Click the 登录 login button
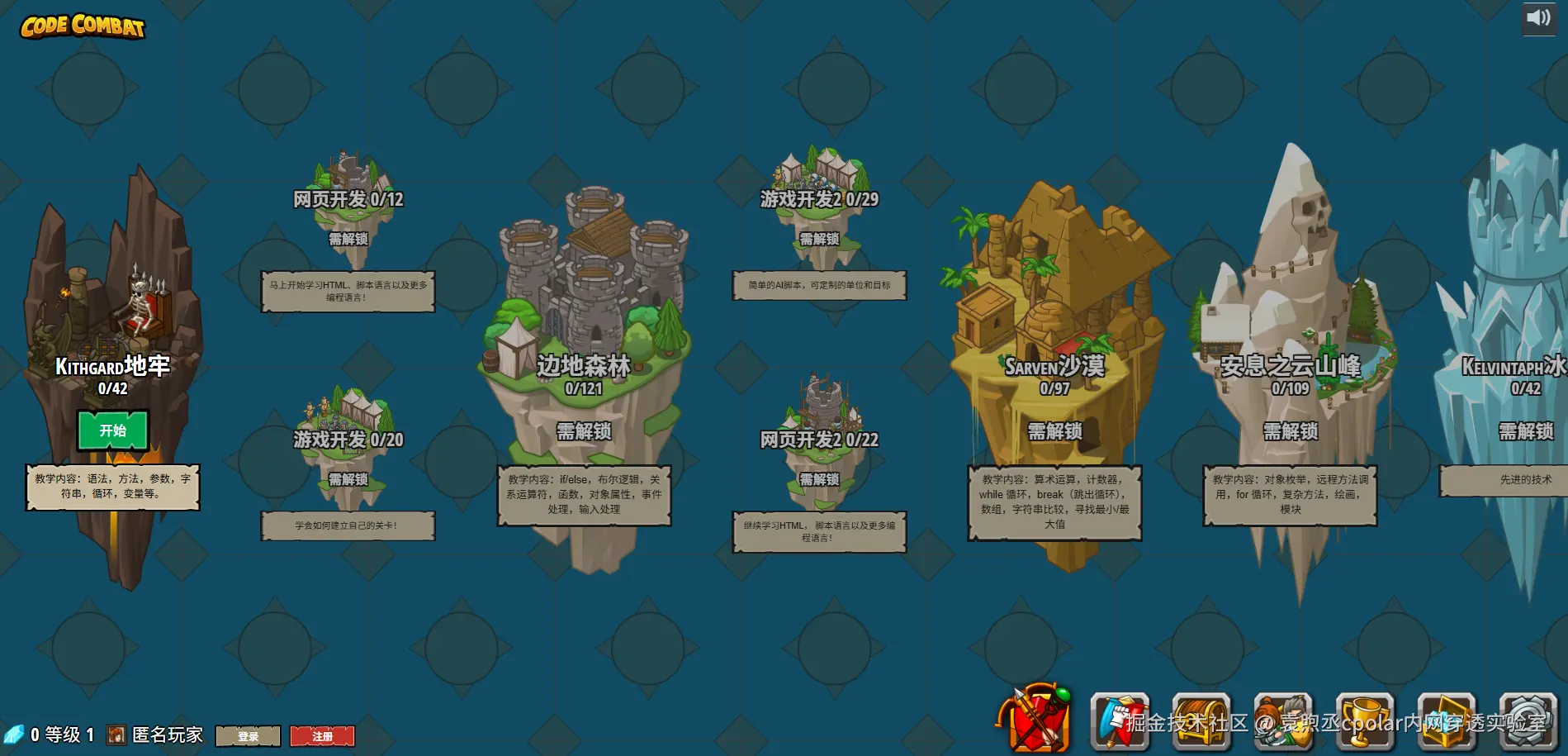Screen dimensions: 1568x756 pos(248,736)
